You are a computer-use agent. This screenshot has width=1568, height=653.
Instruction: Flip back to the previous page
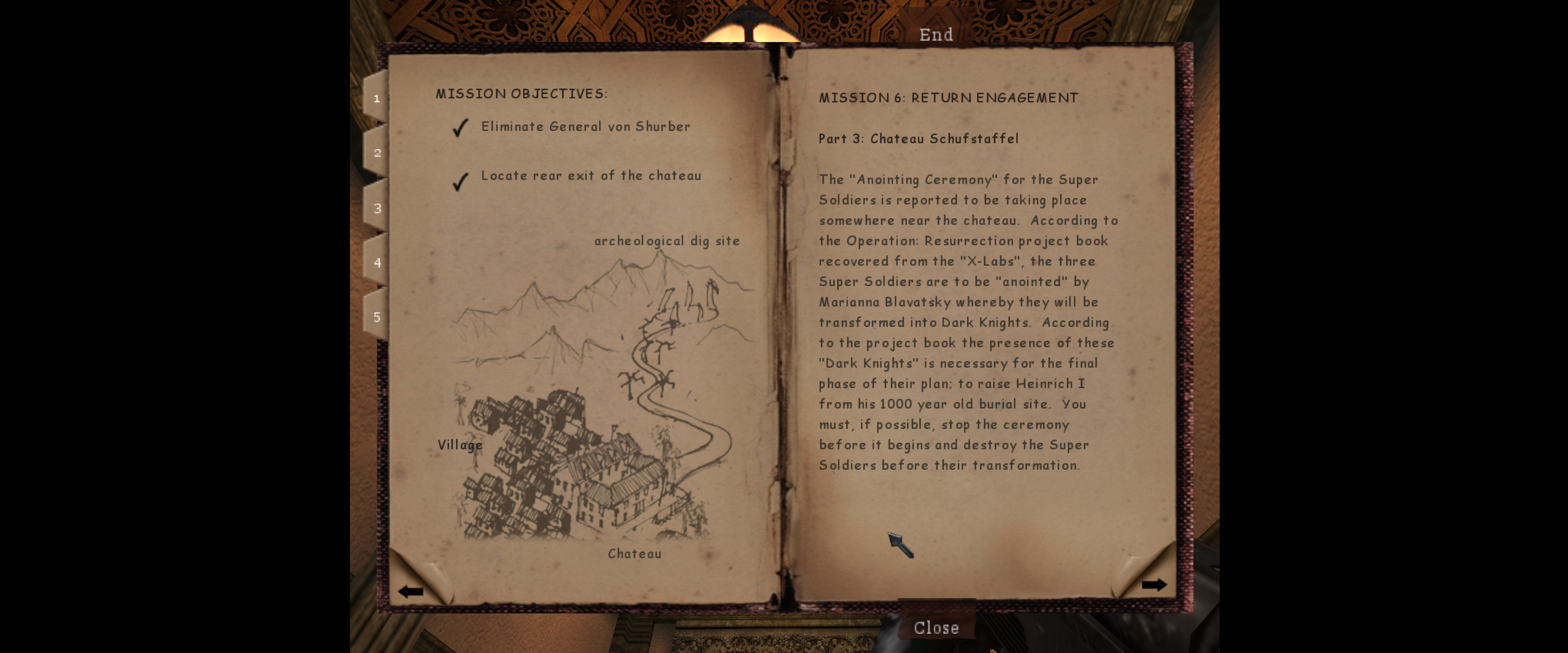point(411,591)
